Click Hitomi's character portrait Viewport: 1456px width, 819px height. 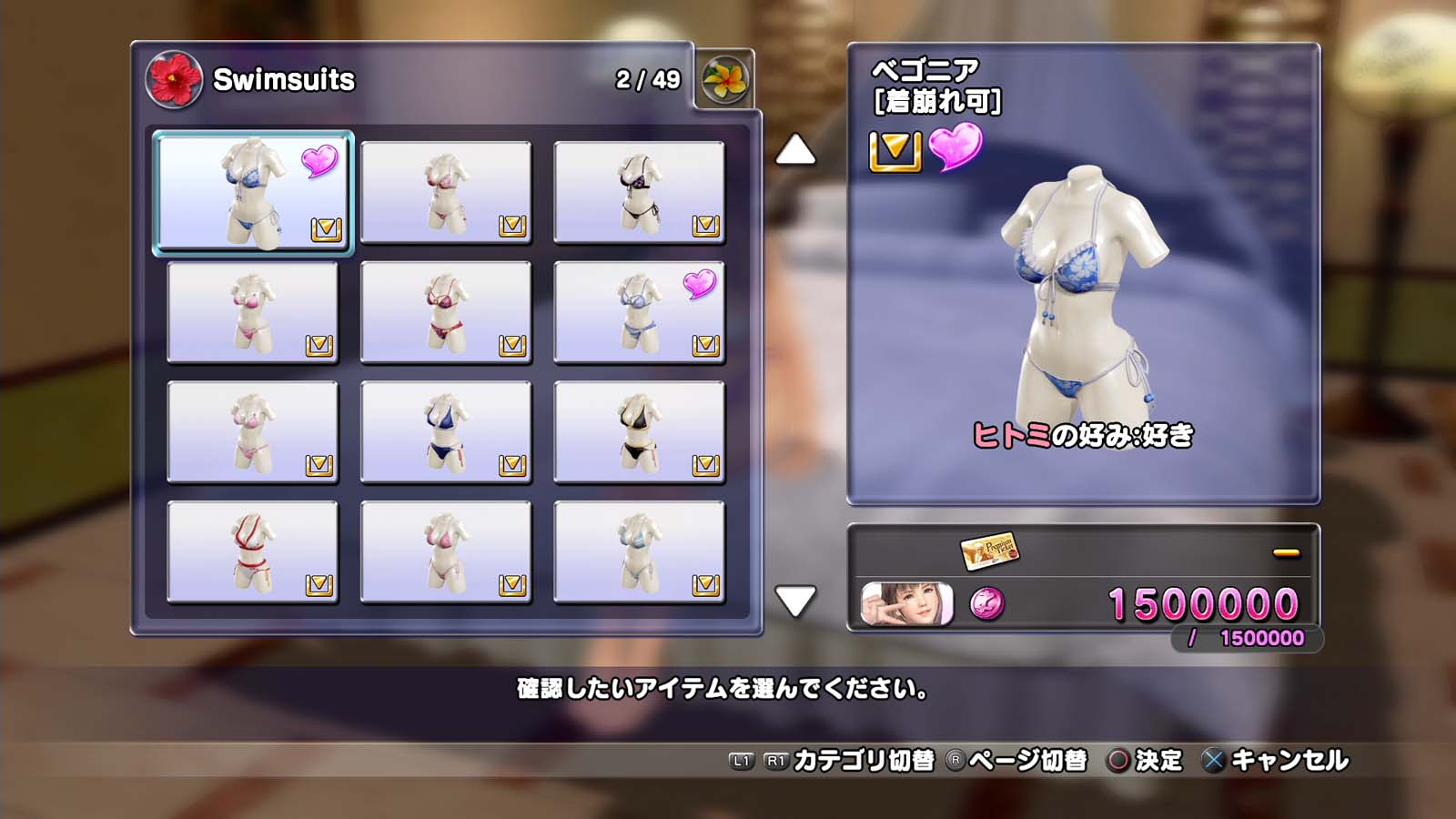tap(907, 603)
